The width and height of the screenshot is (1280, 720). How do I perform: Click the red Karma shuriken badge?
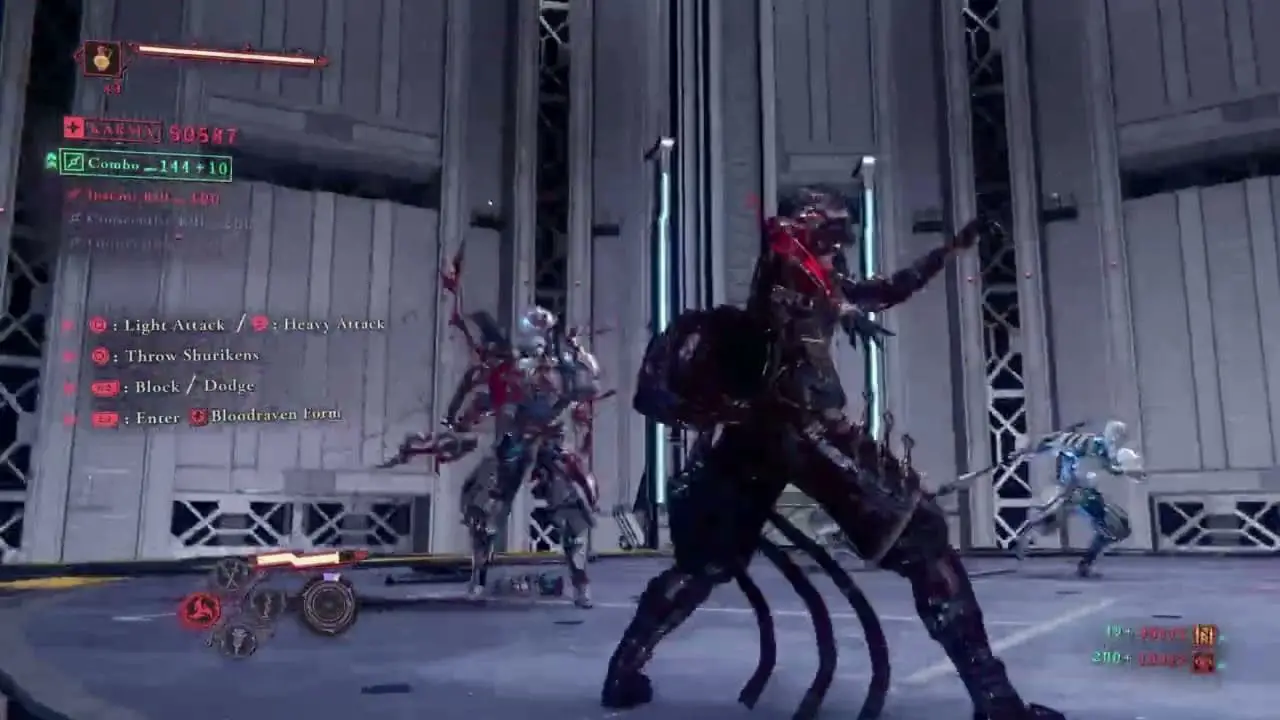pos(73,128)
